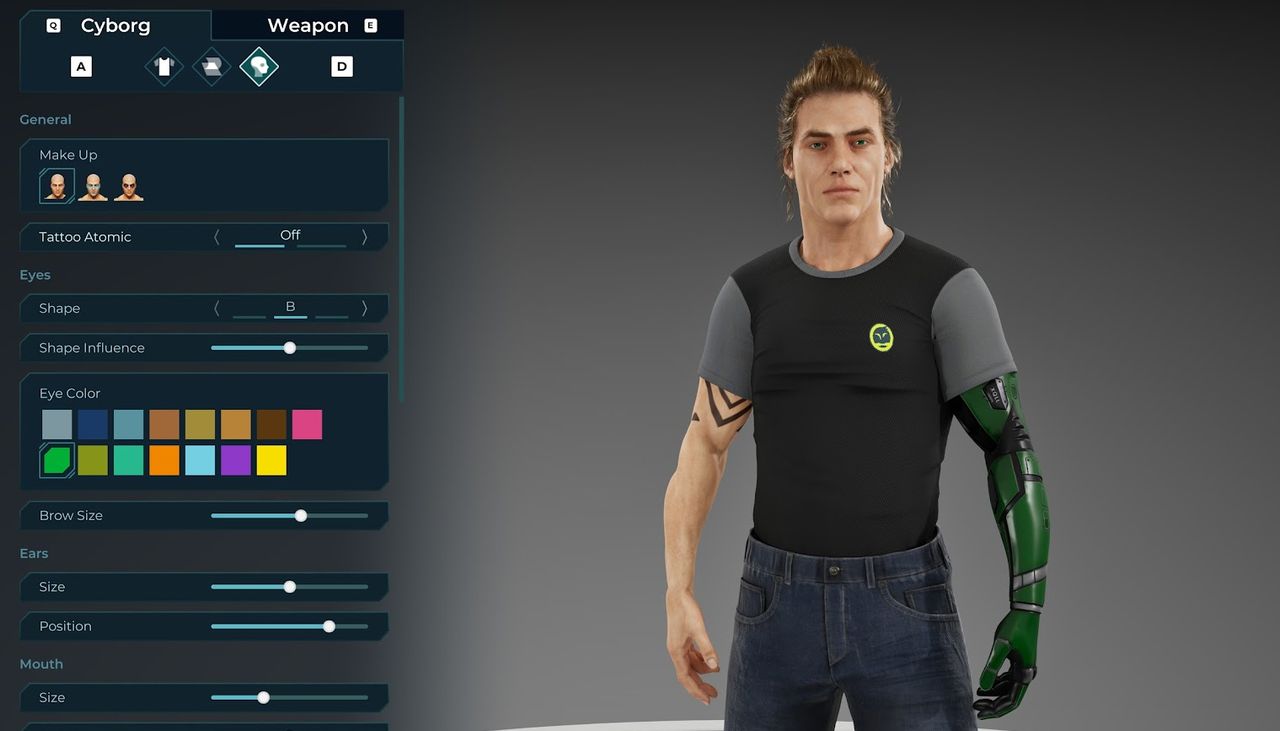Viewport: 1280px width, 731px height.
Task: Switch to the Weapon tab
Action: (308, 26)
